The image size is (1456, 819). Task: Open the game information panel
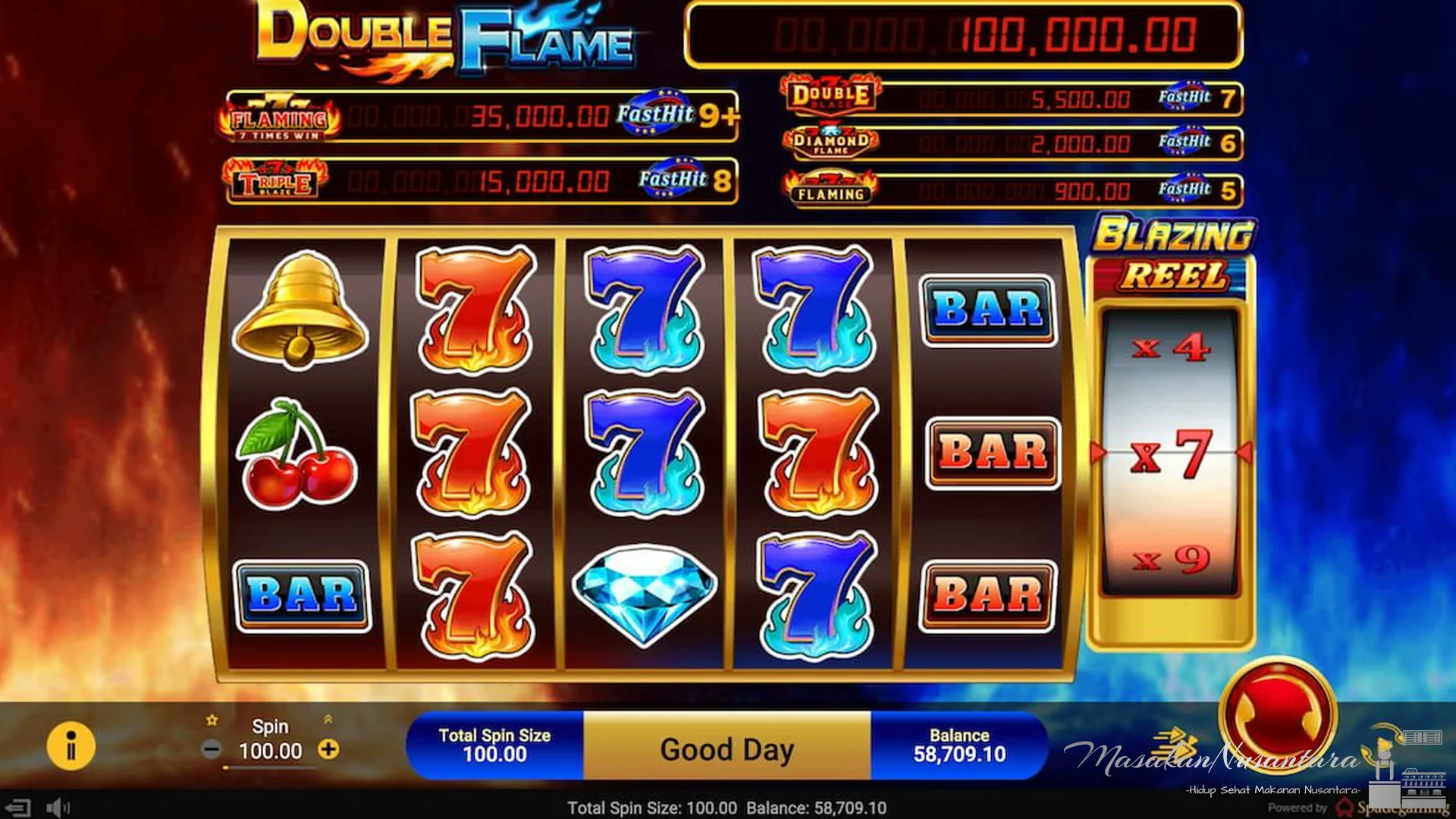pyautogui.click(x=72, y=746)
